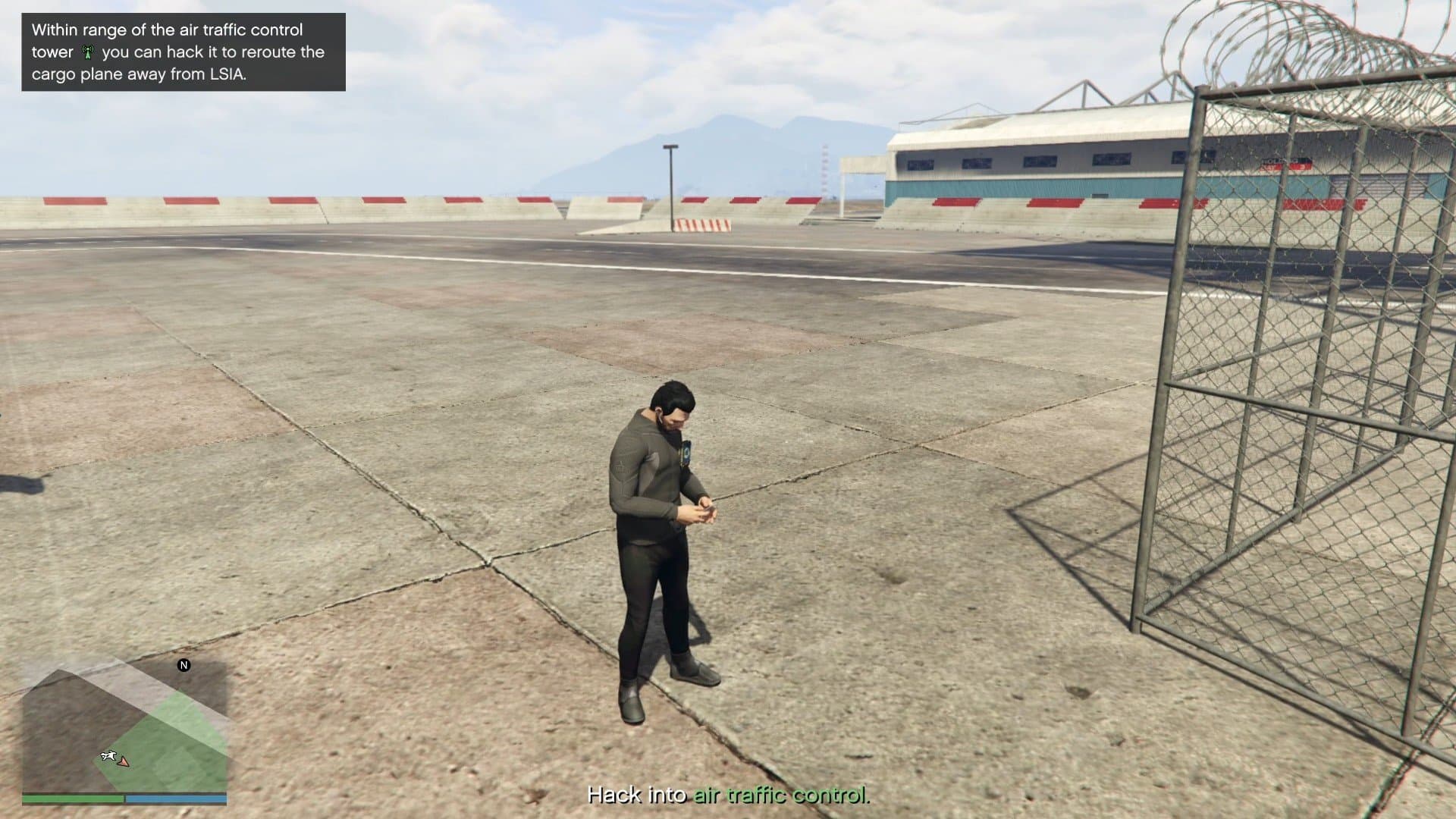The width and height of the screenshot is (1456, 819).
Task: Click the white animal blip on the minimap
Action: 108,755
